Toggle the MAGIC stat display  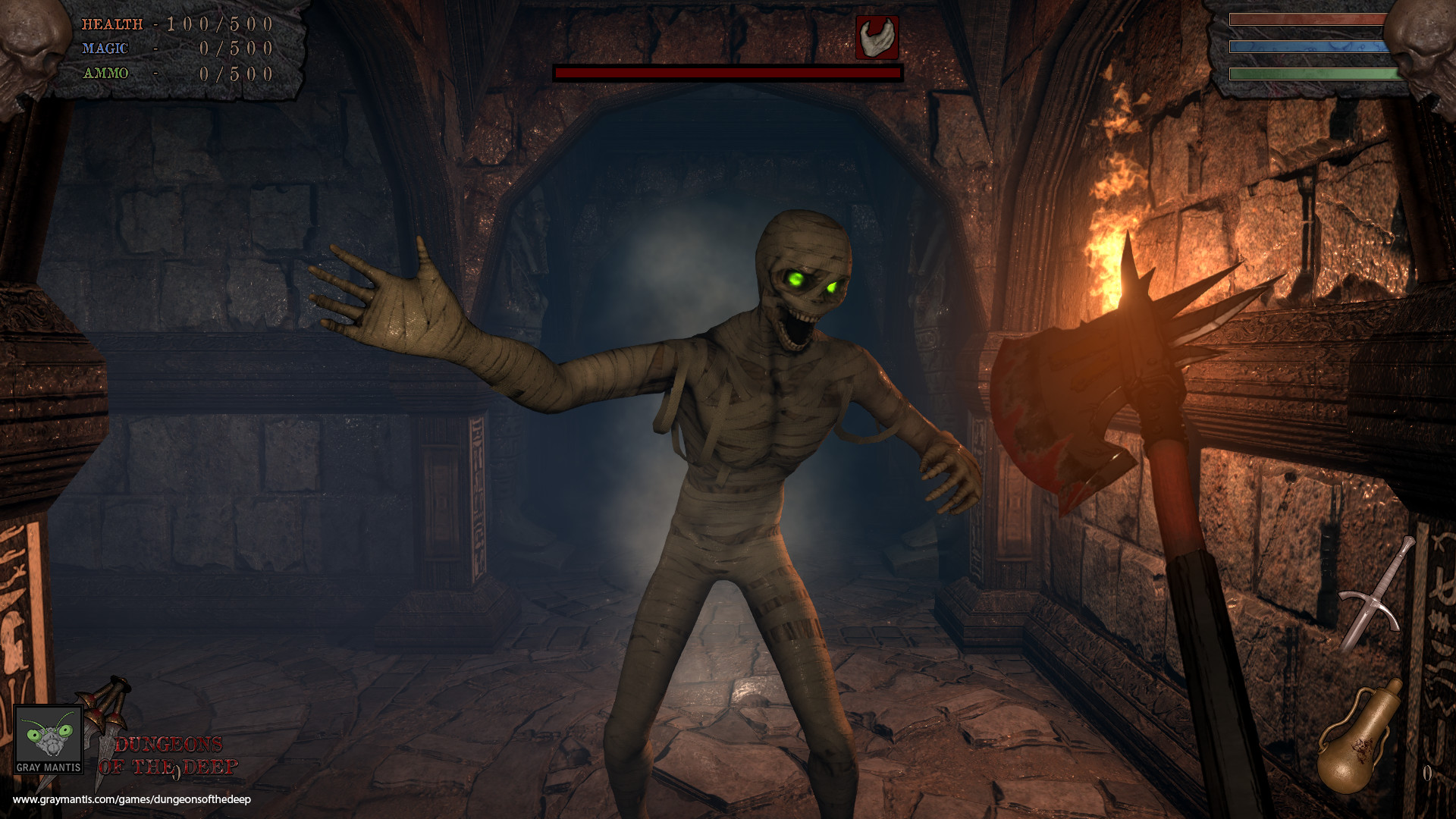click(104, 49)
